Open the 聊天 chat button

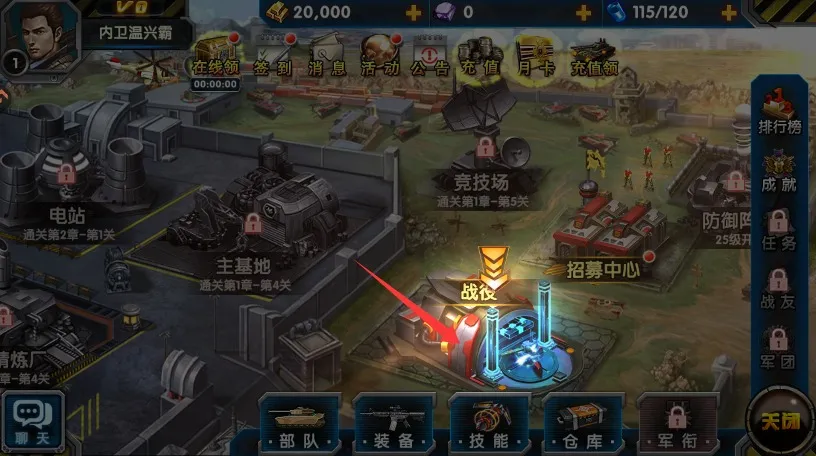(x=33, y=421)
